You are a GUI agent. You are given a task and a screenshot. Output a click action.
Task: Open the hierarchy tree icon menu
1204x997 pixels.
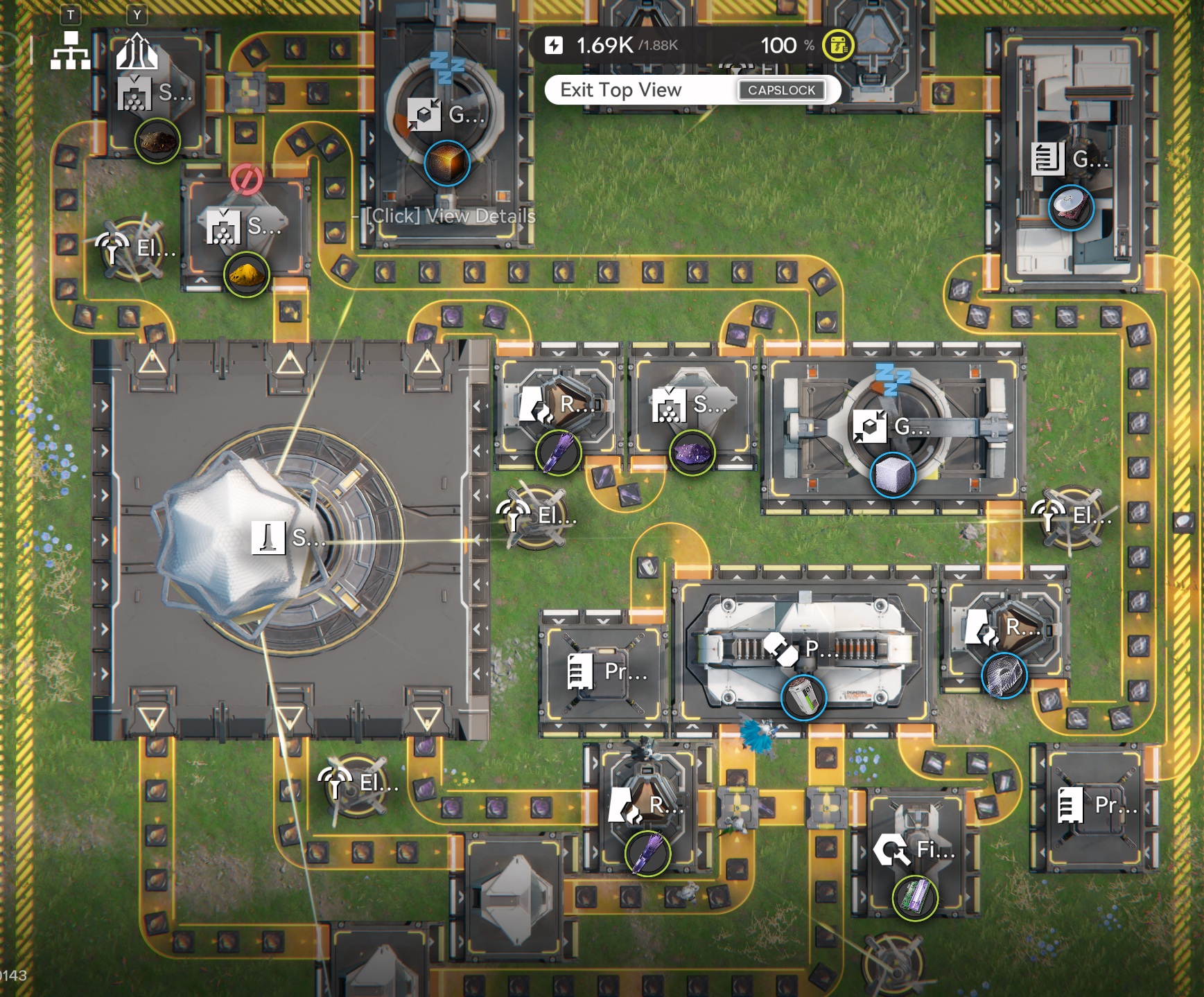coord(70,51)
